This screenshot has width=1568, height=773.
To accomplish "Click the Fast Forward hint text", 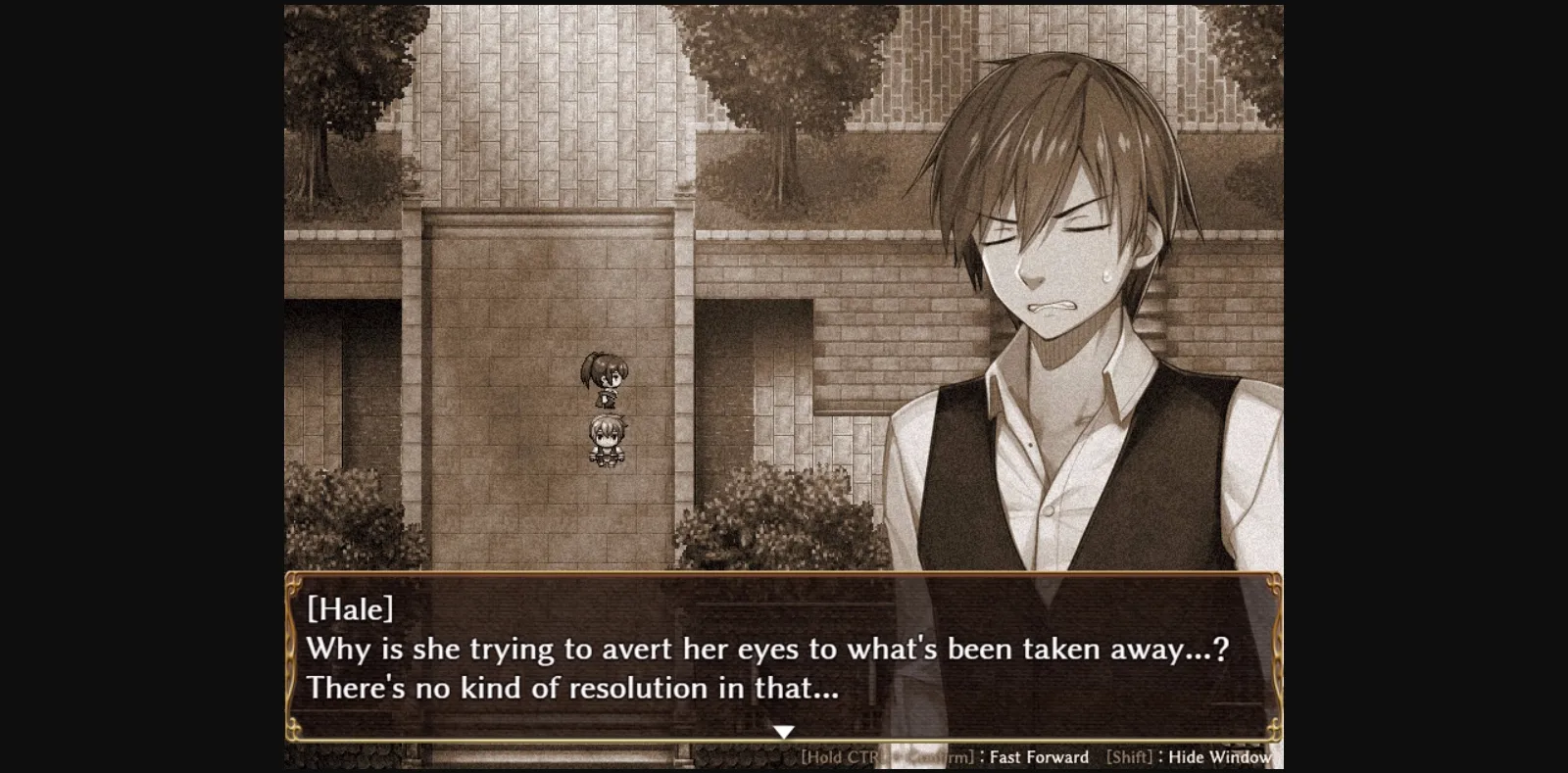I will click(1038, 757).
